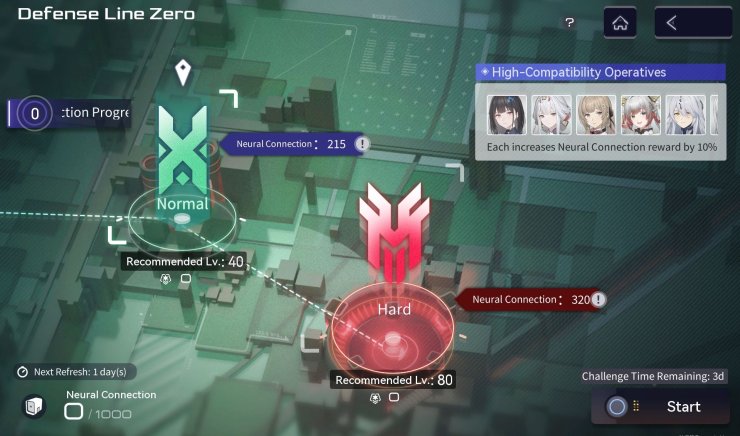View the red-haired operative portrait

(638, 114)
